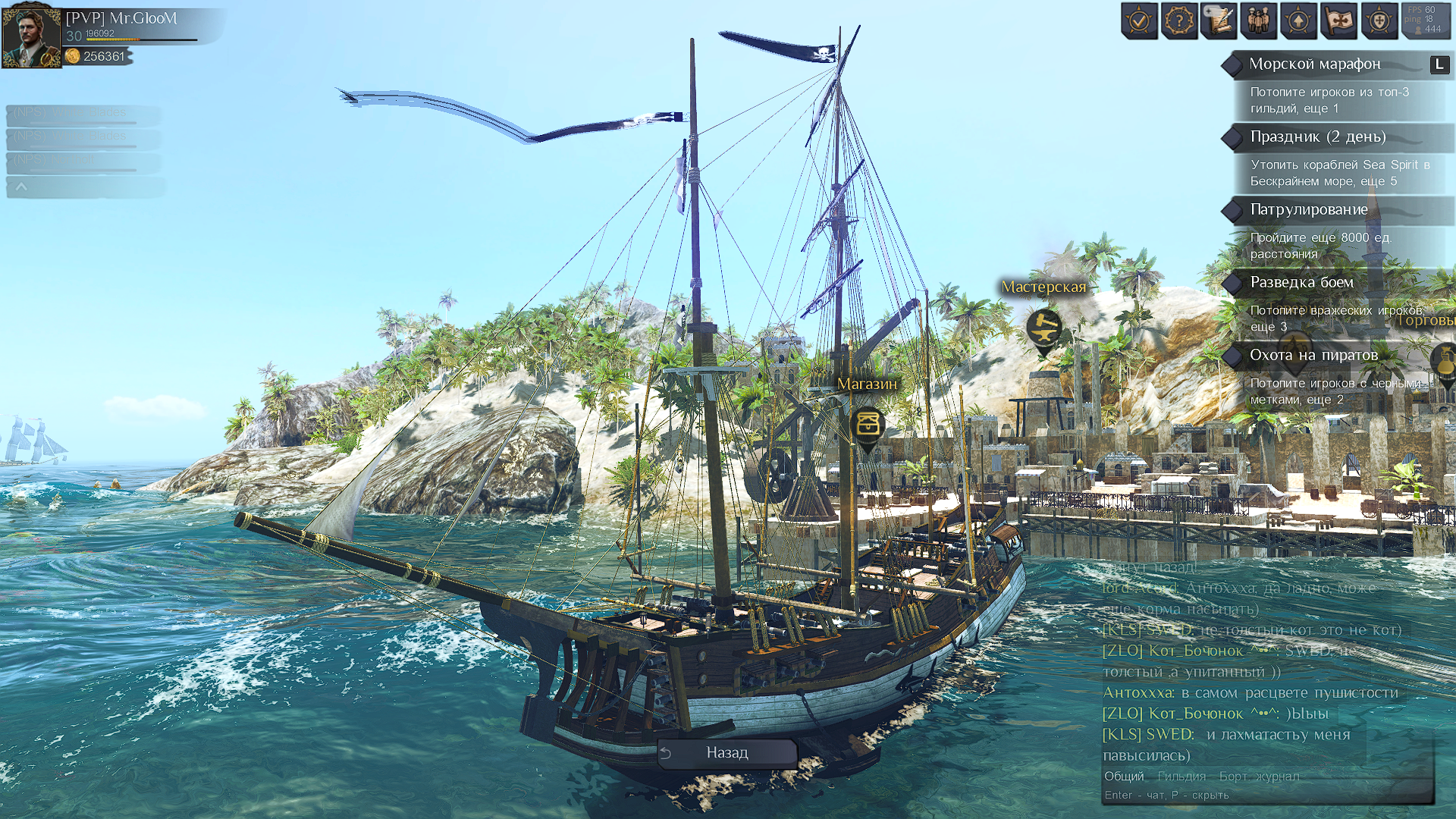Select the Охота на пиратов quest
The width and height of the screenshot is (1456, 819).
coord(1313,356)
